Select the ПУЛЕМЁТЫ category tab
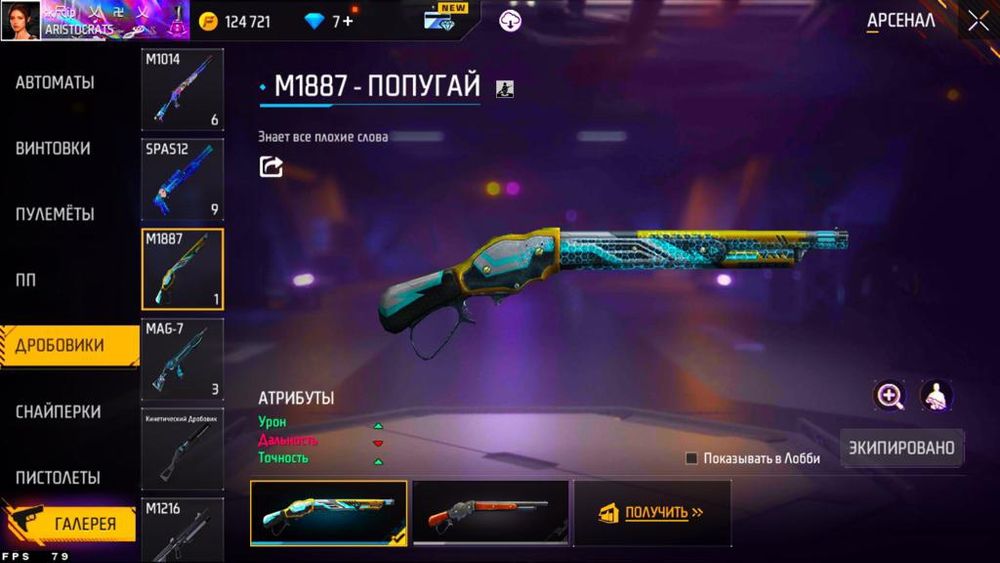Viewport: 1000px width, 563px height. pos(55,215)
